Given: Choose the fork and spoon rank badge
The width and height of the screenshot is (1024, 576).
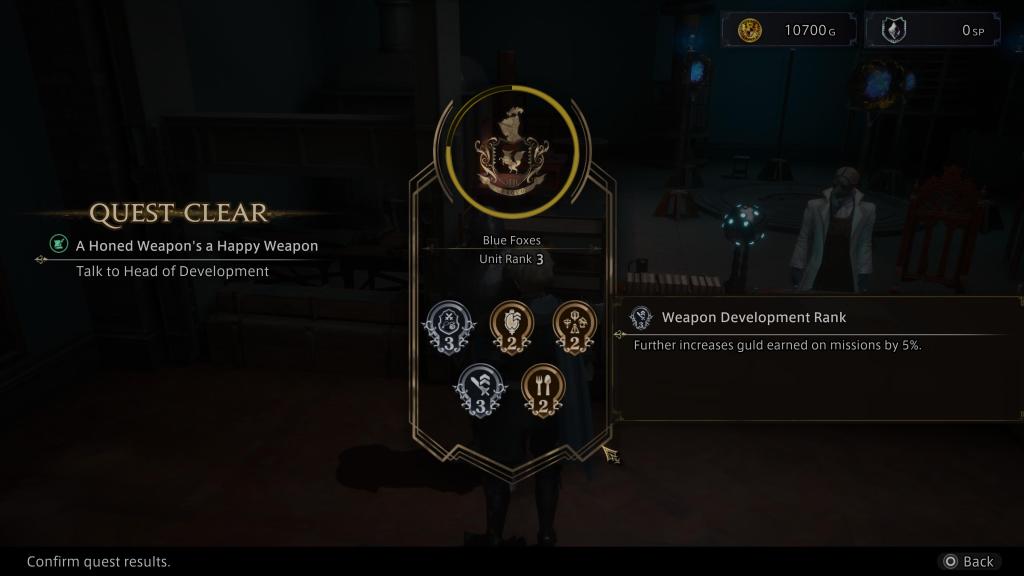Looking at the screenshot, I should coord(542,389).
